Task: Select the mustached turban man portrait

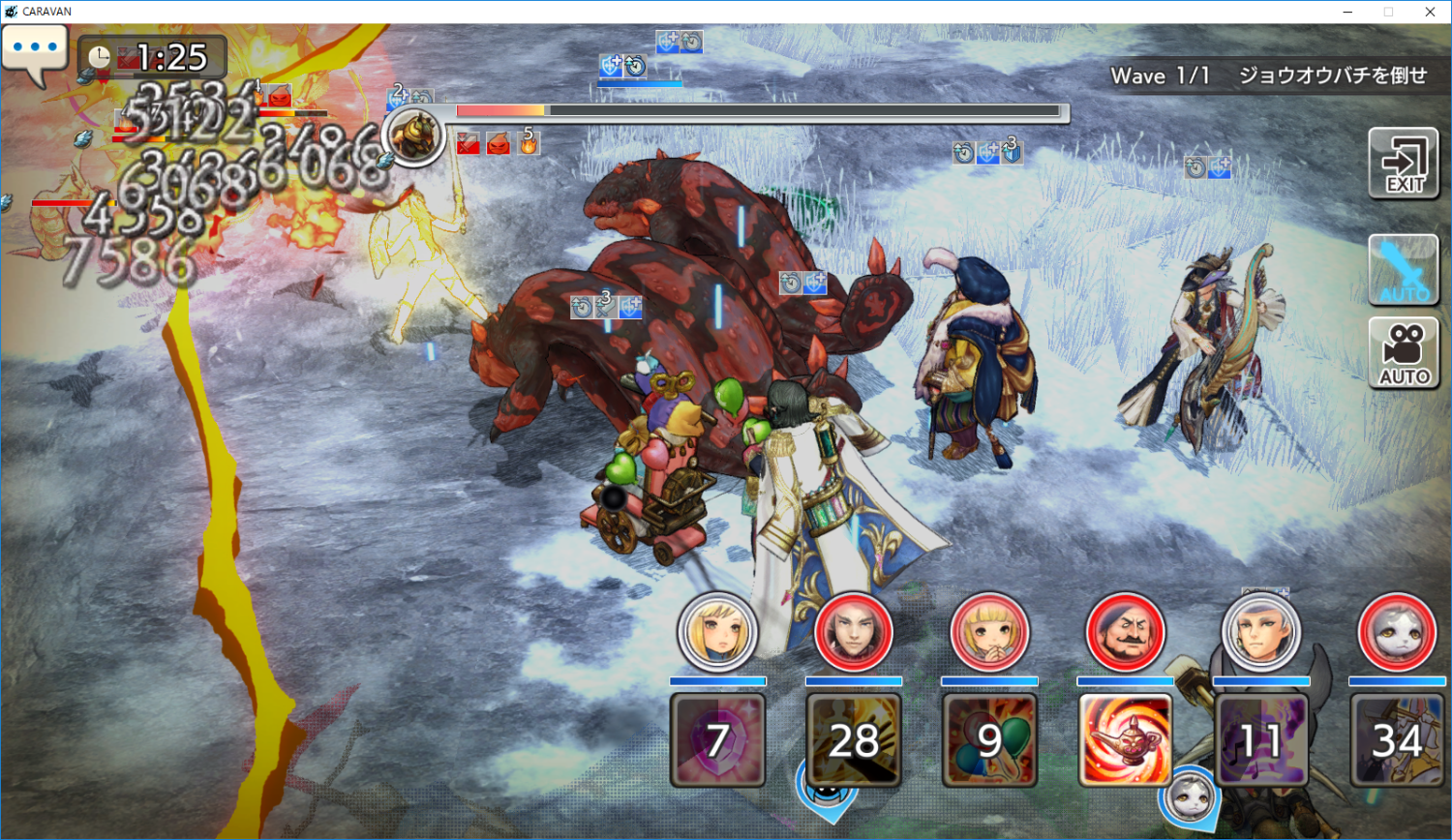Action: click(1125, 632)
